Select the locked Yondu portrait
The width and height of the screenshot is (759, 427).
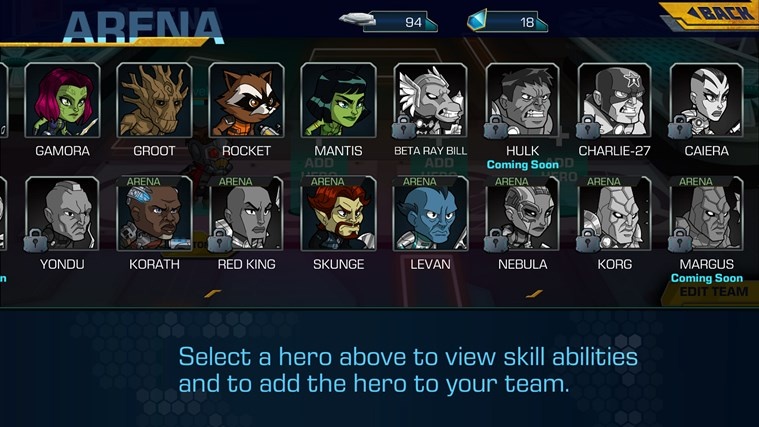62,213
